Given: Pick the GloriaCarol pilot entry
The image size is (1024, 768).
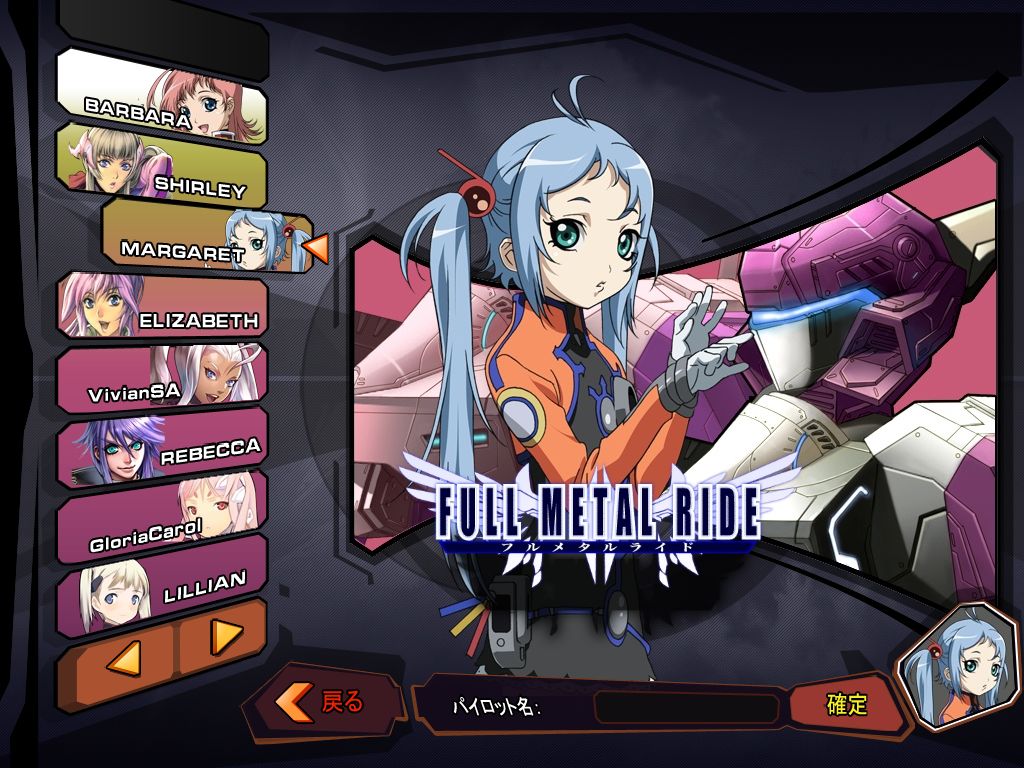Looking at the screenshot, I should [162, 513].
